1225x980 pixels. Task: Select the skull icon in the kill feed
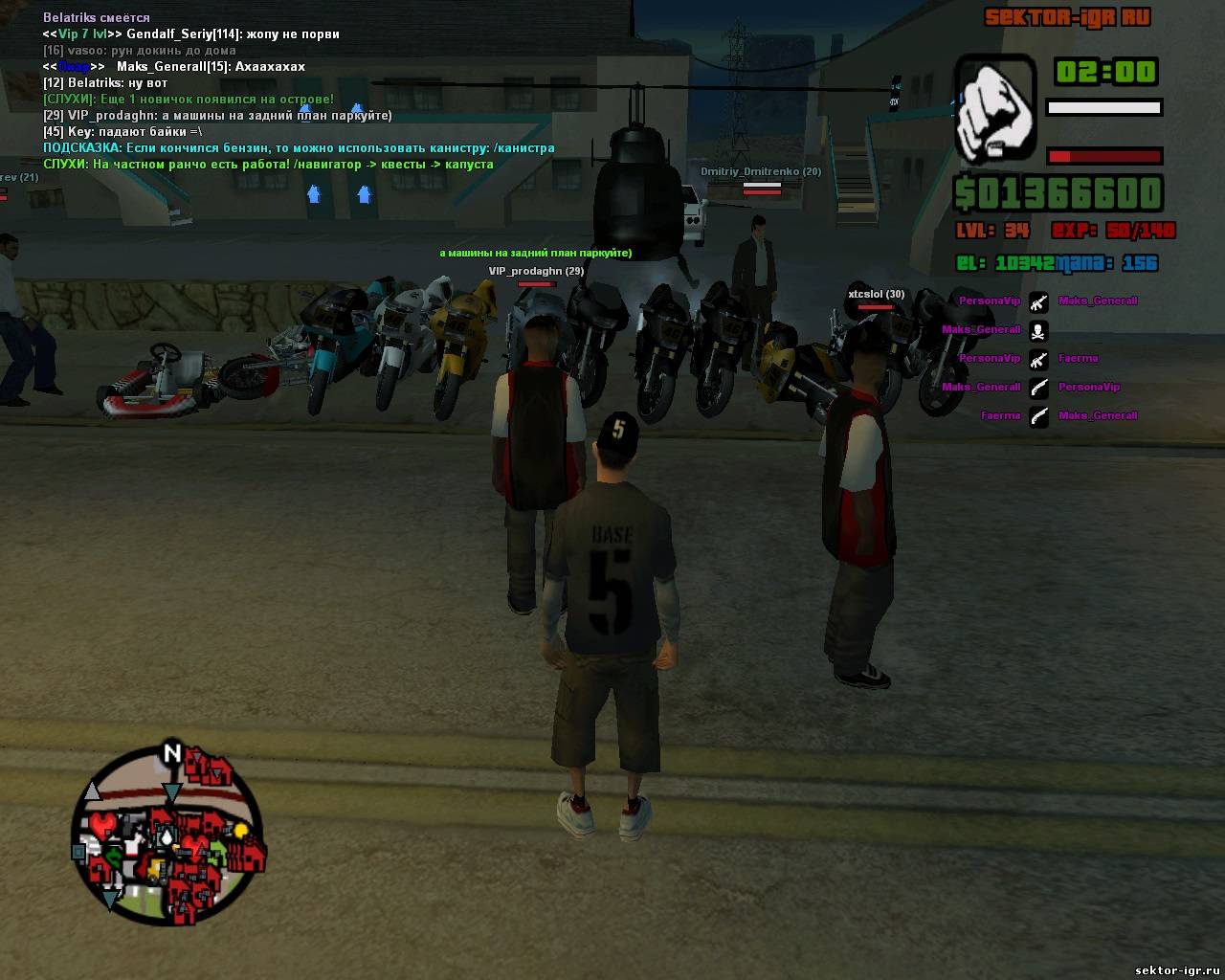pyautogui.click(x=1038, y=330)
